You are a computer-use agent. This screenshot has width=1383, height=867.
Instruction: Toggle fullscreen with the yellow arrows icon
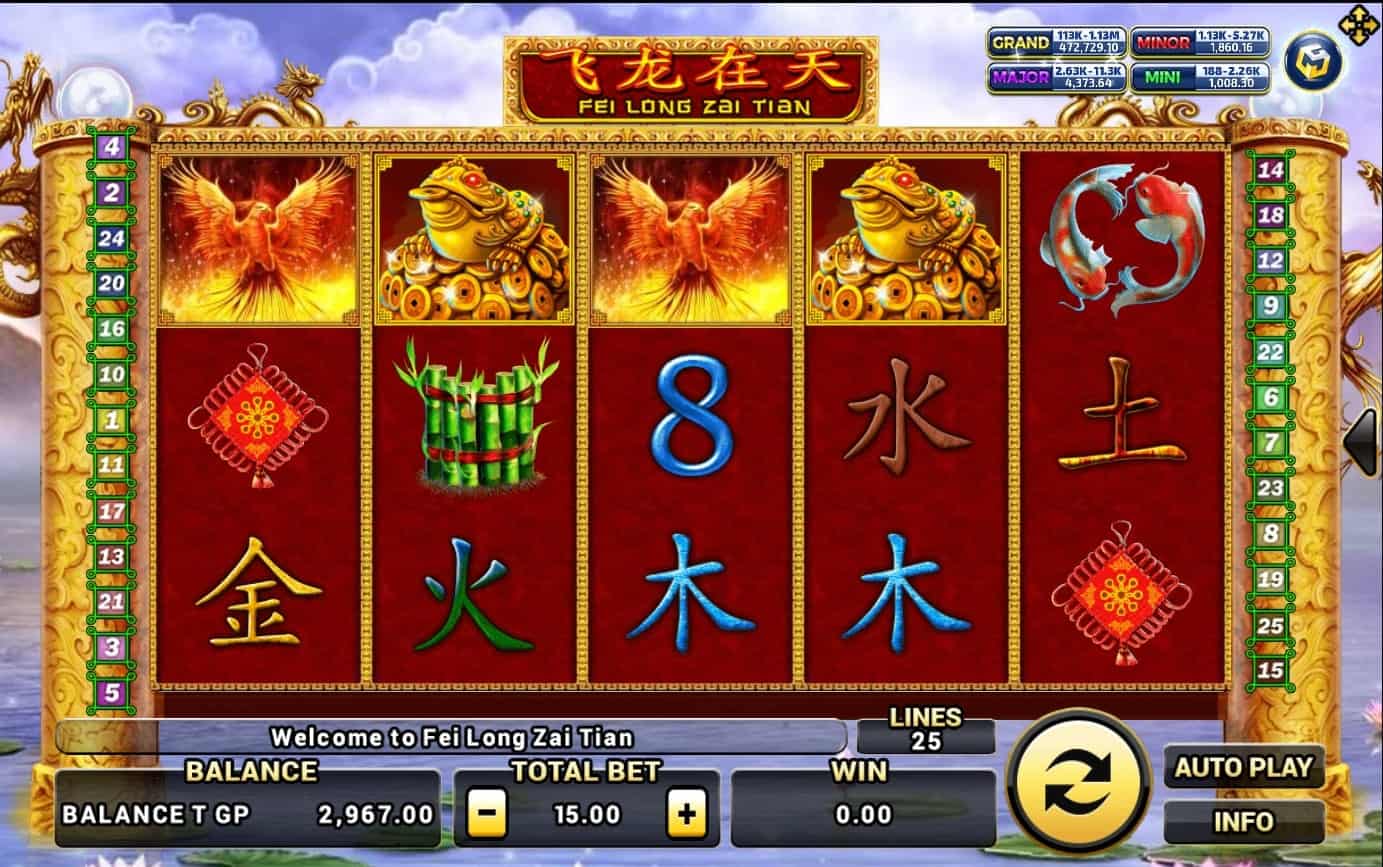coord(1358,25)
